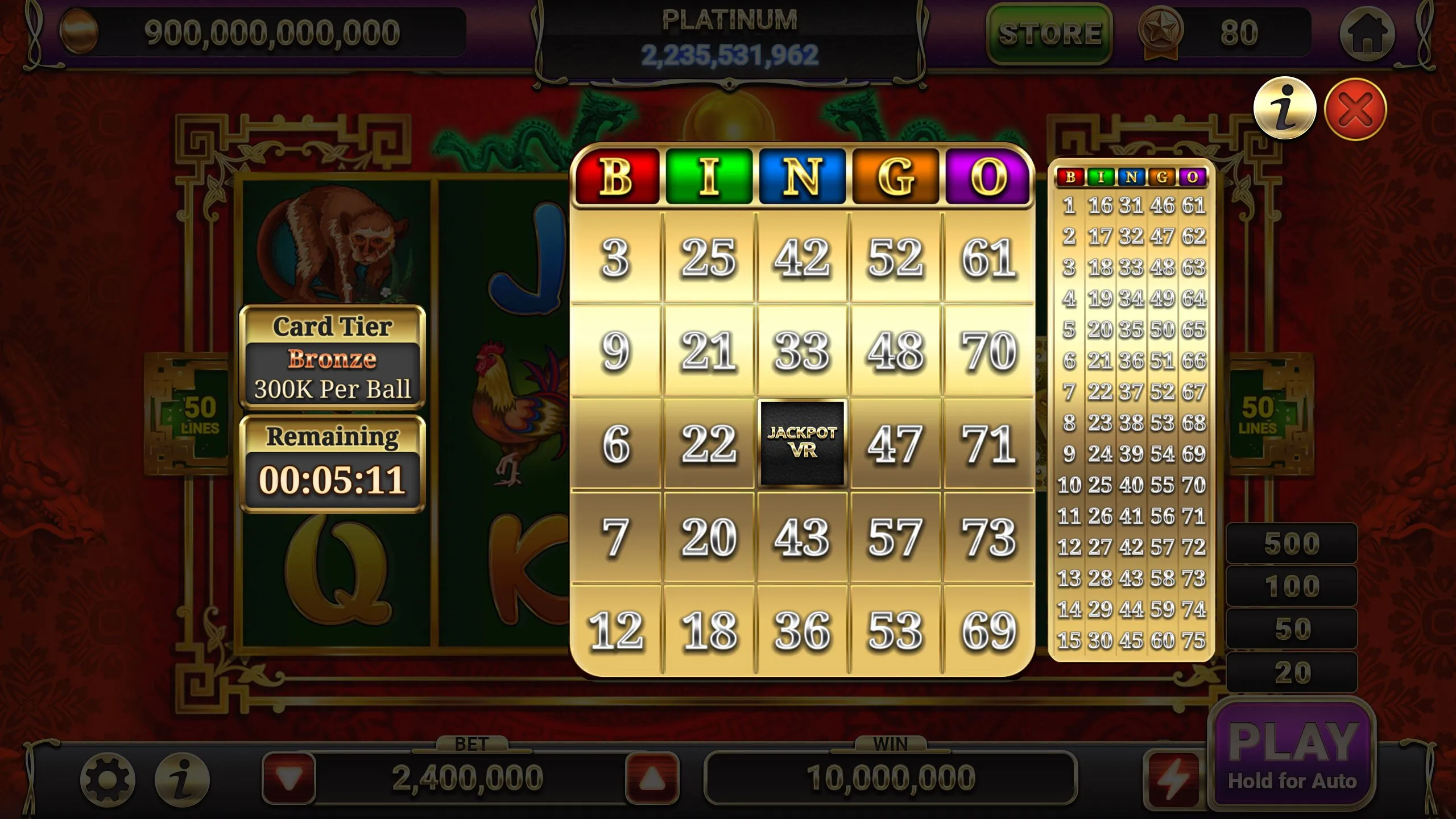Image resolution: width=1456 pixels, height=819 pixels.
Task: Decrease the bet amount
Action: [289, 778]
